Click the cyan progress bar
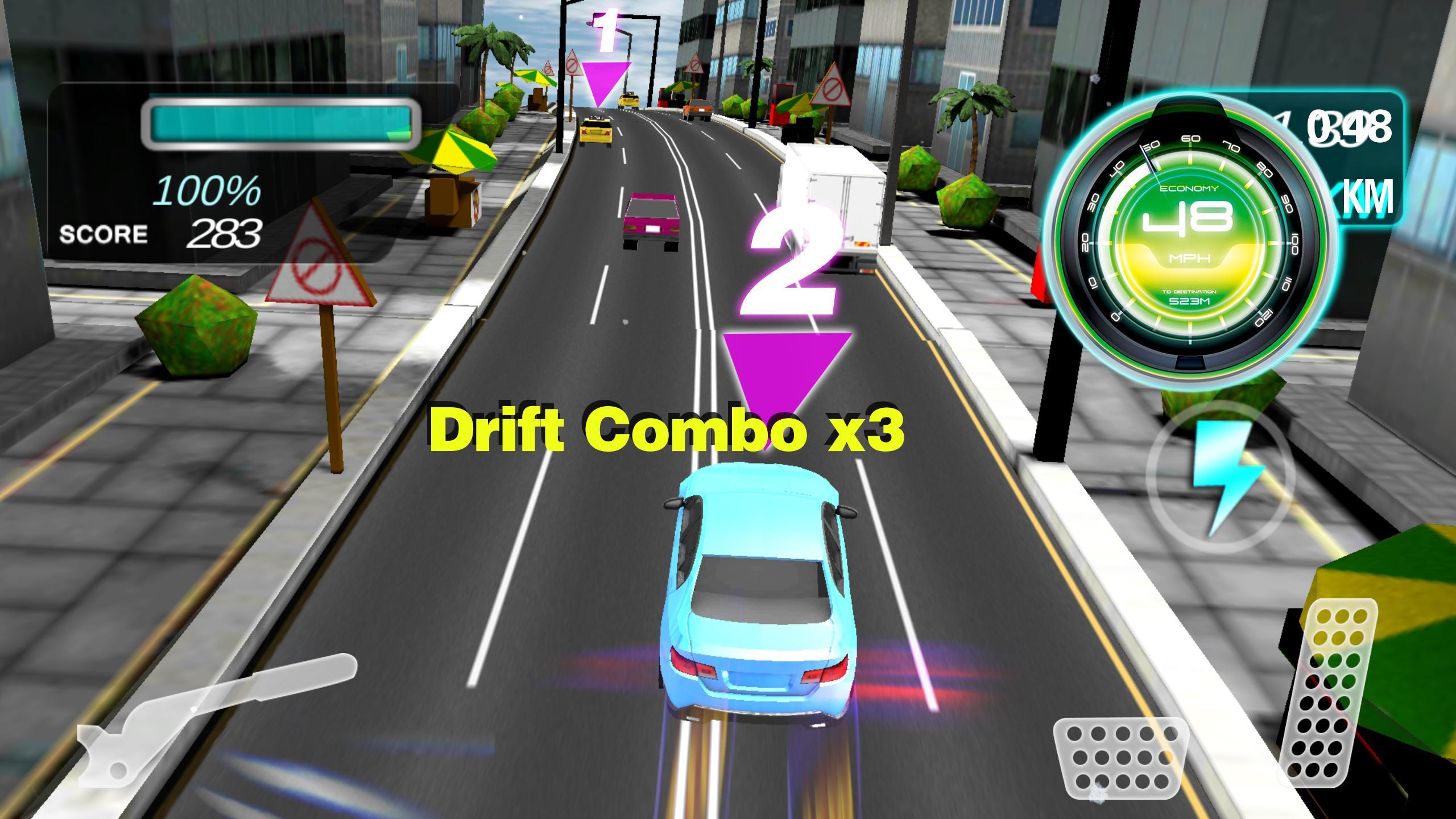Viewport: 1456px width, 819px height. pyautogui.click(x=282, y=122)
